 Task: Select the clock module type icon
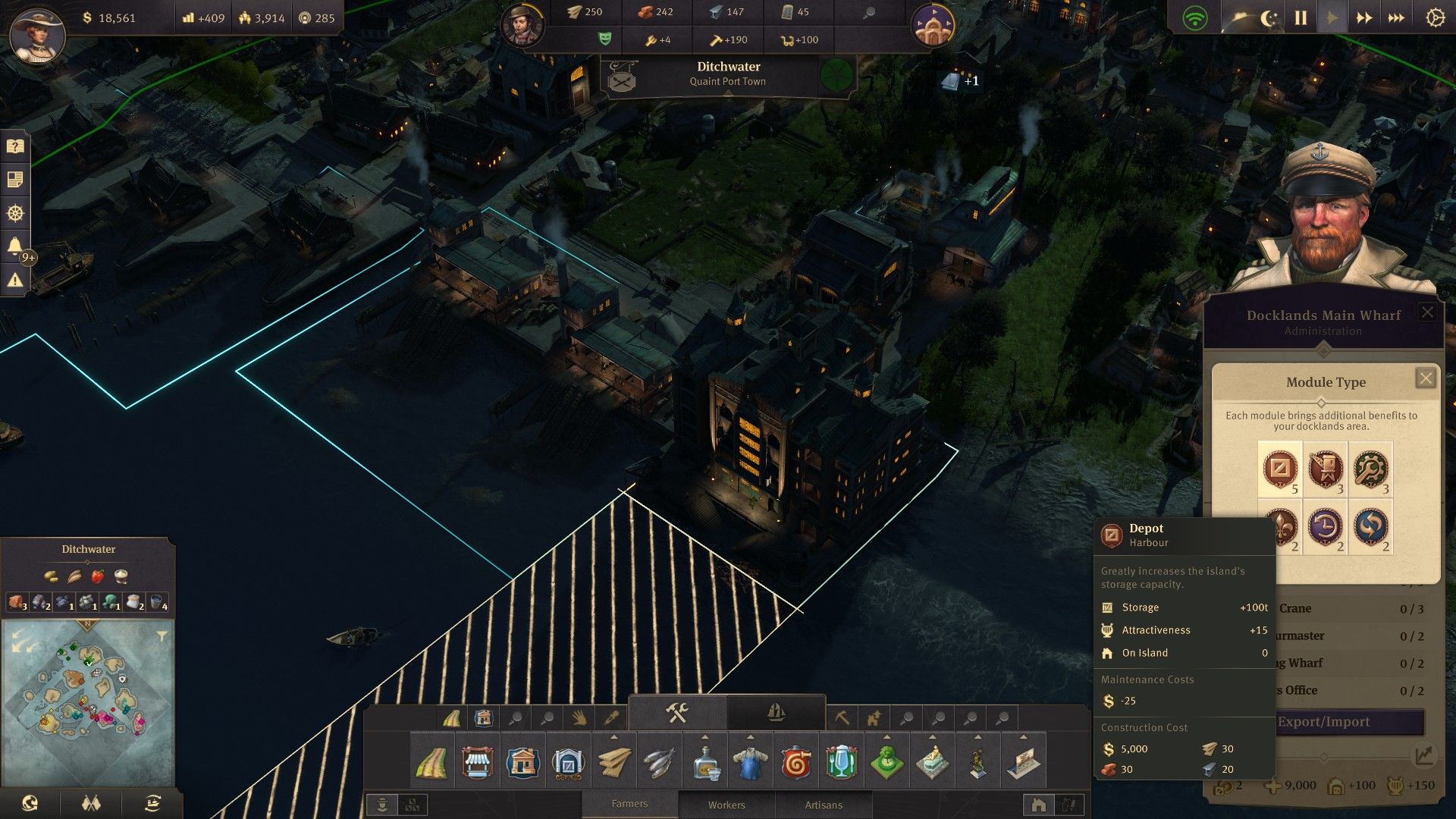(x=1326, y=526)
